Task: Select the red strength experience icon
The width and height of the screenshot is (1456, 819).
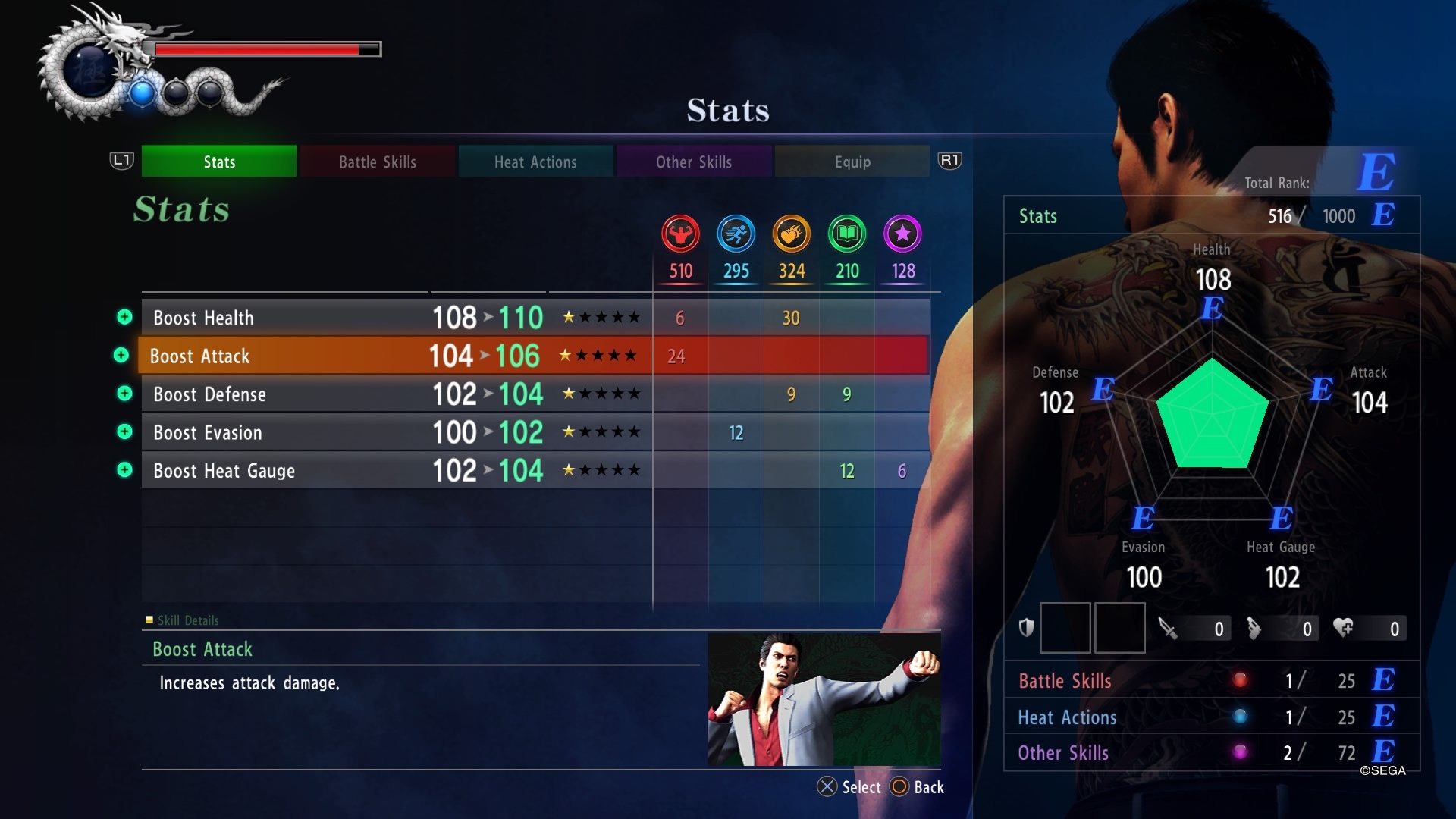Action: point(680,235)
